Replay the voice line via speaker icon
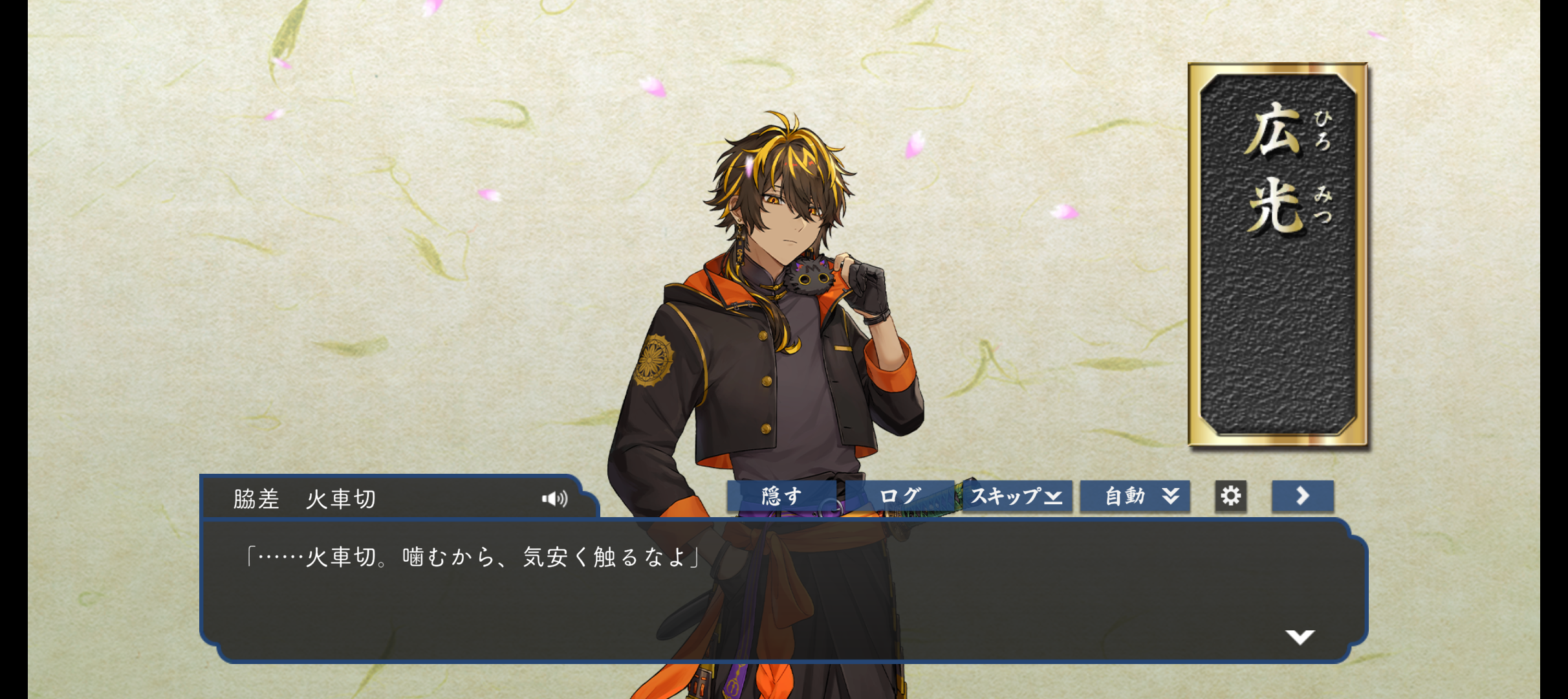Image resolution: width=1568 pixels, height=699 pixels. pyautogui.click(x=554, y=498)
